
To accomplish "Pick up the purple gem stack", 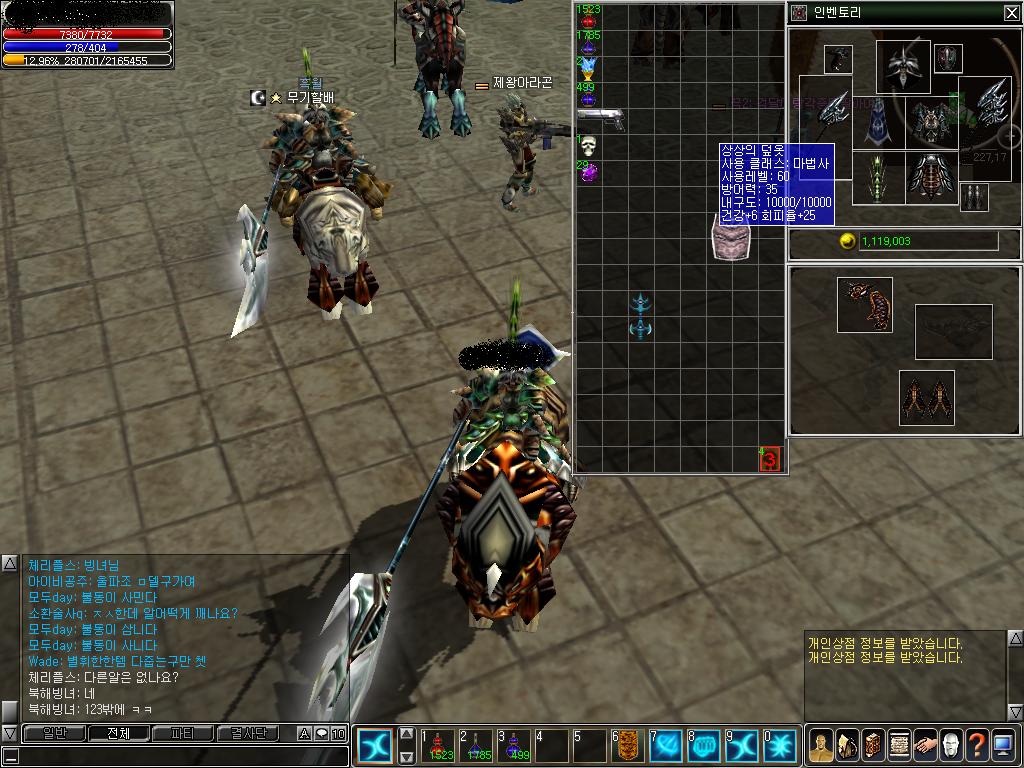I will (589, 173).
